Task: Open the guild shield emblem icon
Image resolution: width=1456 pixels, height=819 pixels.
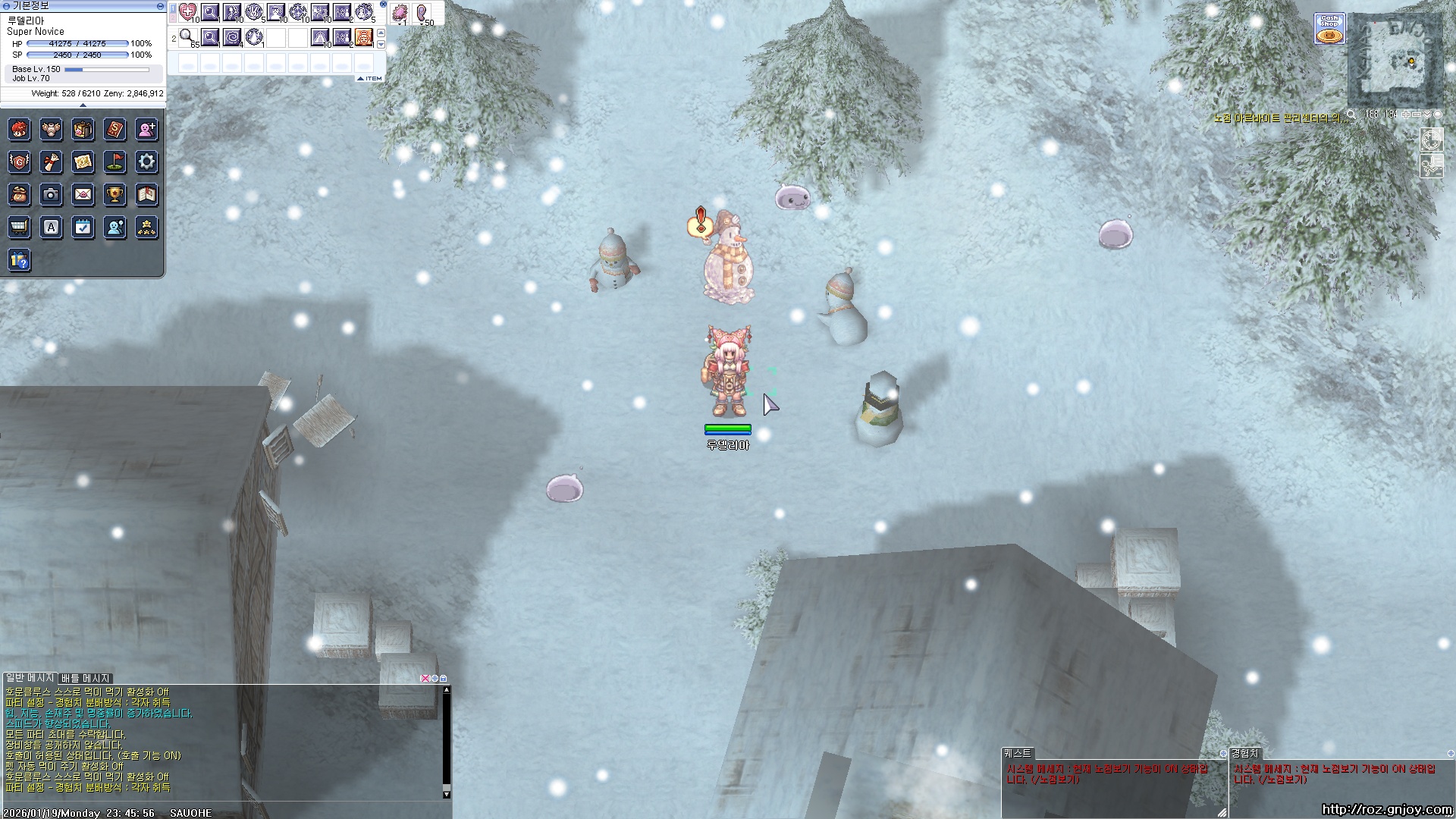Action: click(x=19, y=162)
